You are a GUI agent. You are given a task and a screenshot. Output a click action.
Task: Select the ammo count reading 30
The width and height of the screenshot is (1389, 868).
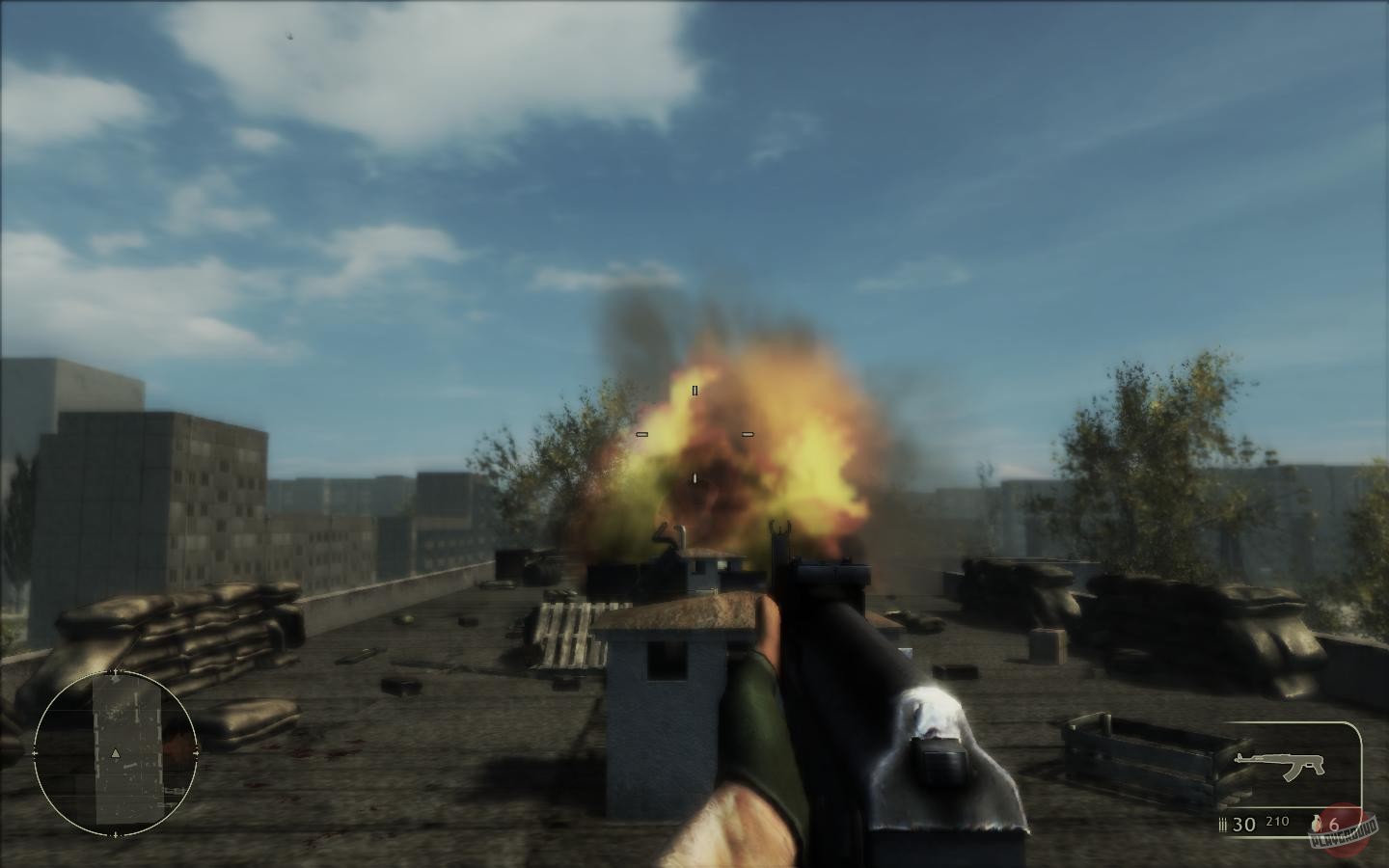(1242, 825)
